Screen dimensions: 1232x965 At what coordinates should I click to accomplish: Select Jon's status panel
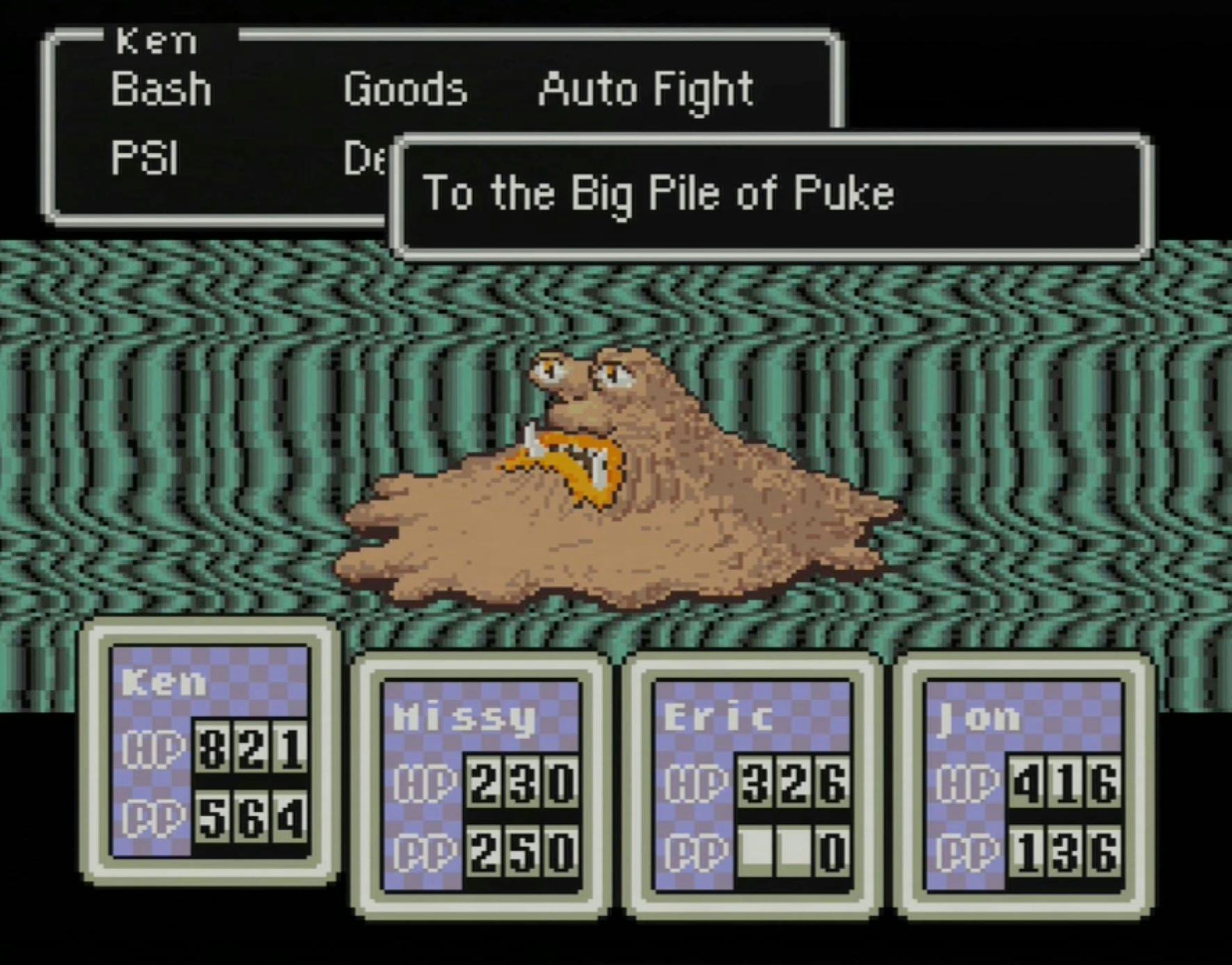[x=1024, y=785]
